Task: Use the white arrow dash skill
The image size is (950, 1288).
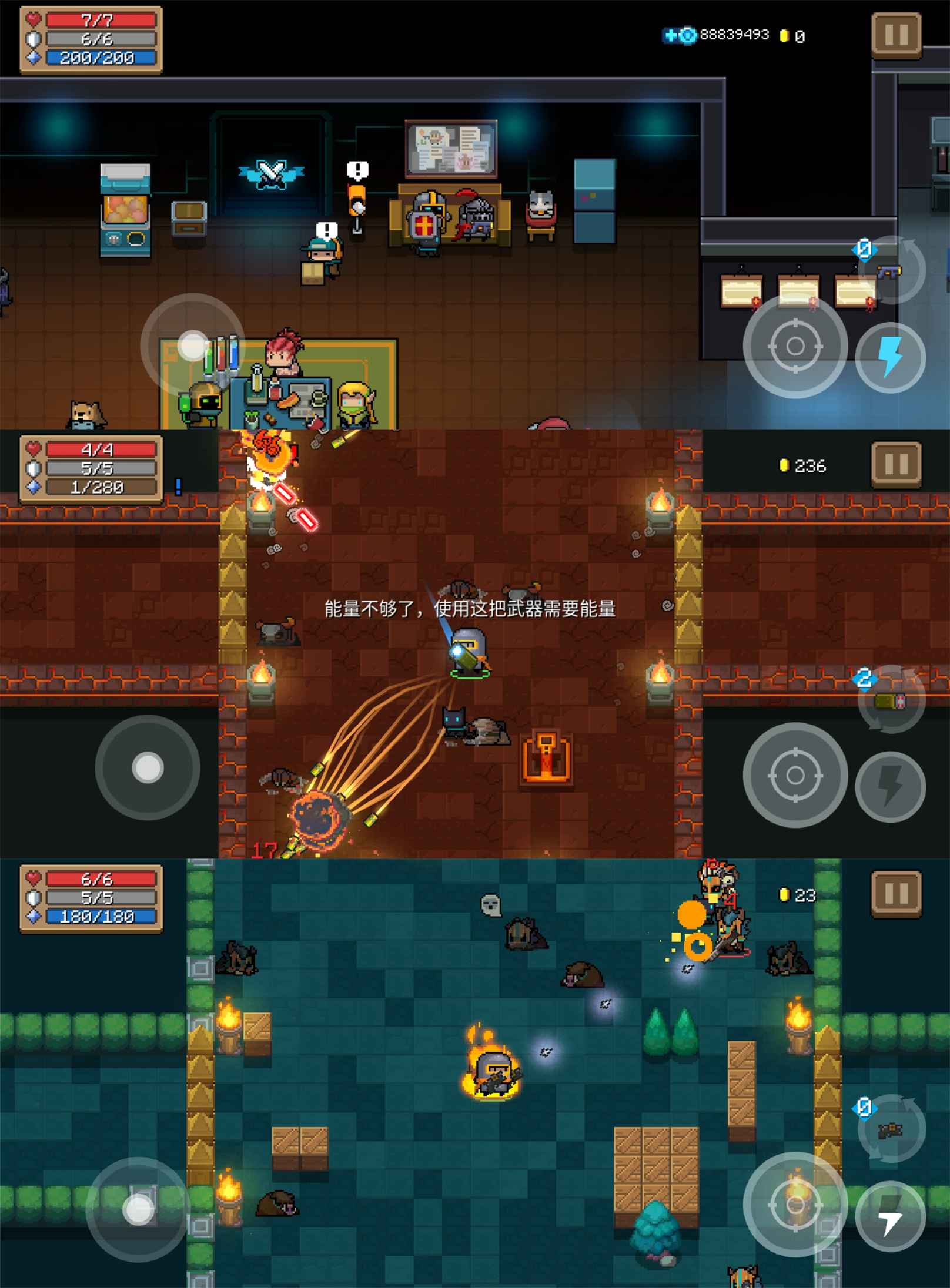Action: (x=890, y=1216)
